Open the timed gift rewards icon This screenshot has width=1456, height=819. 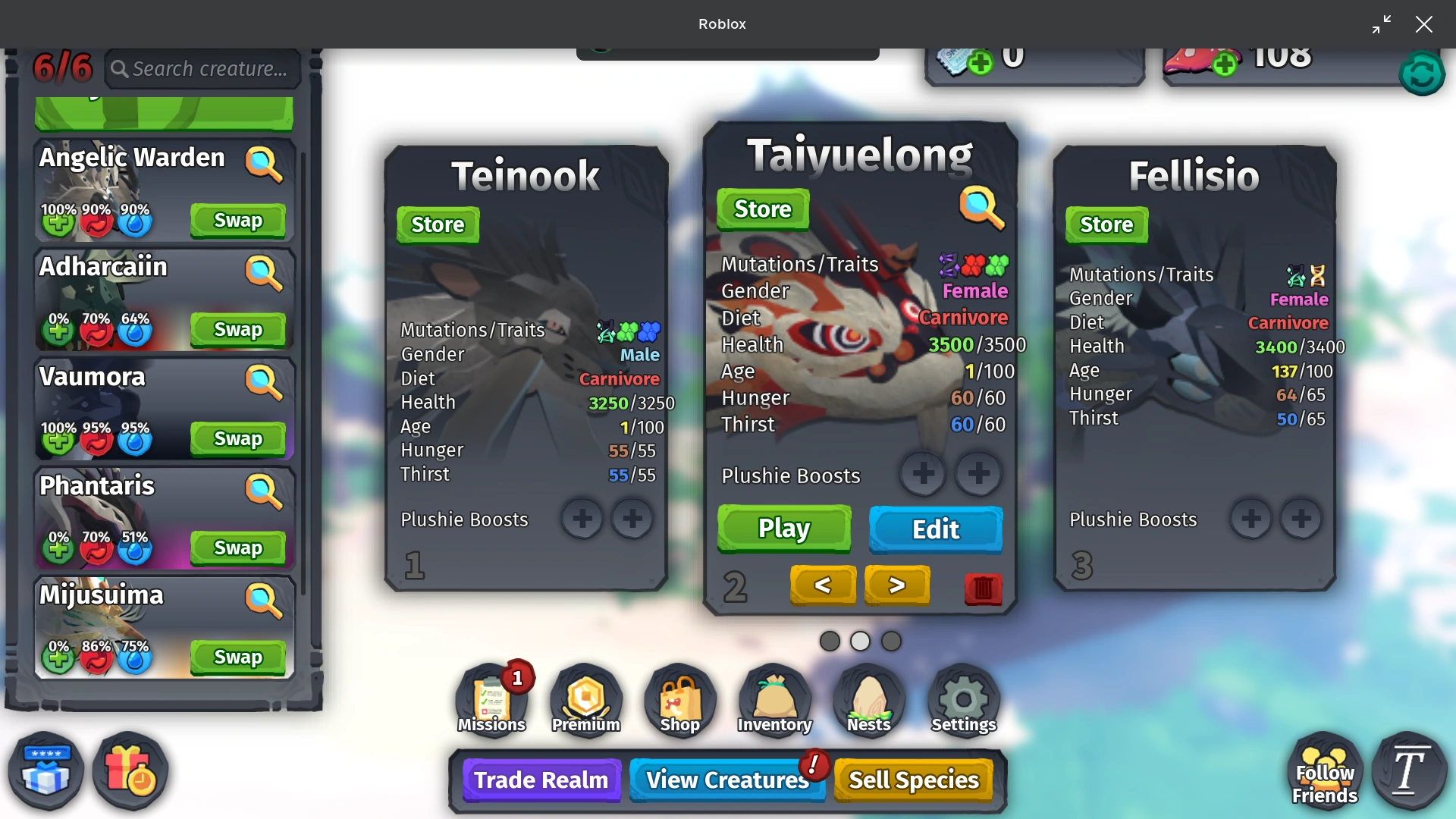click(130, 770)
